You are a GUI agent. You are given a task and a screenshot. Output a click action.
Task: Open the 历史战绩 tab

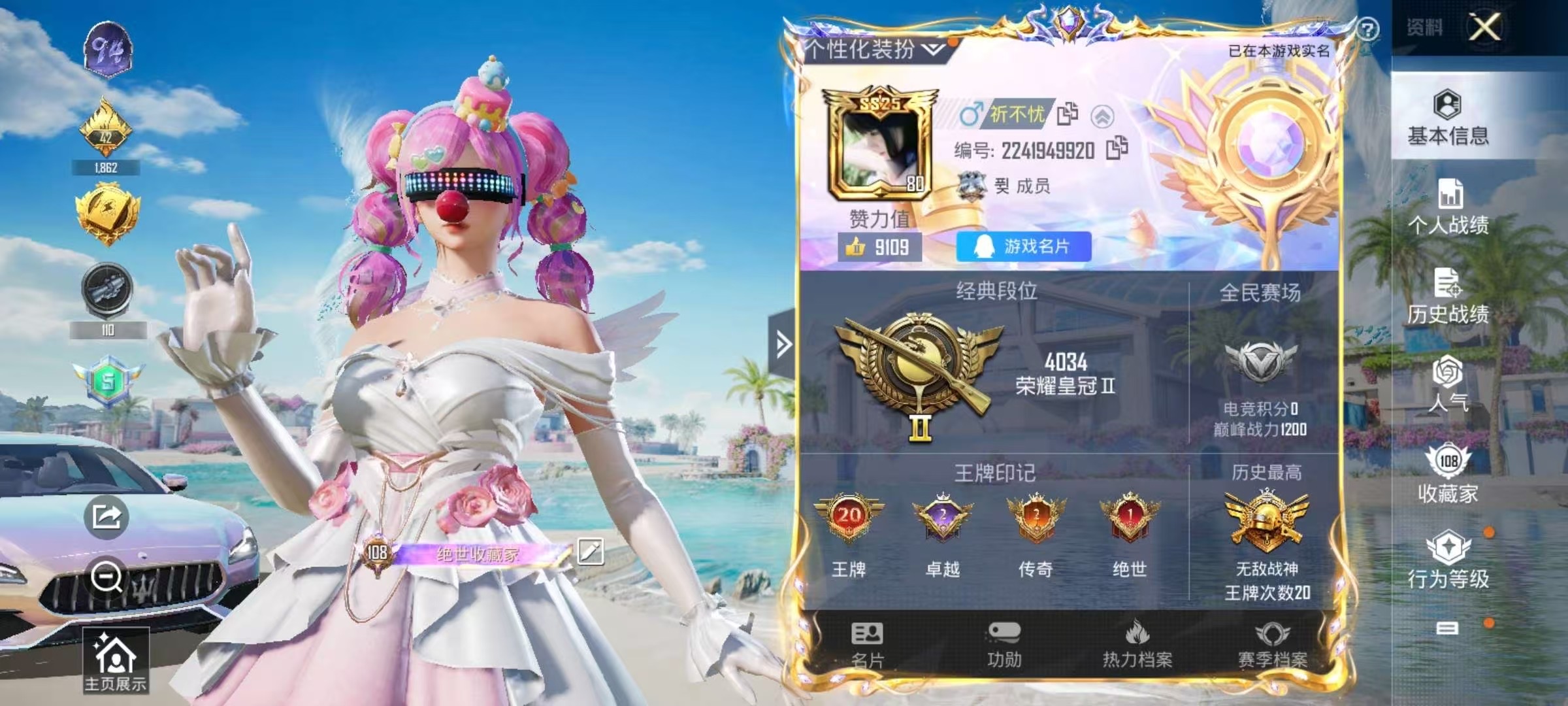pyautogui.click(x=1448, y=296)
